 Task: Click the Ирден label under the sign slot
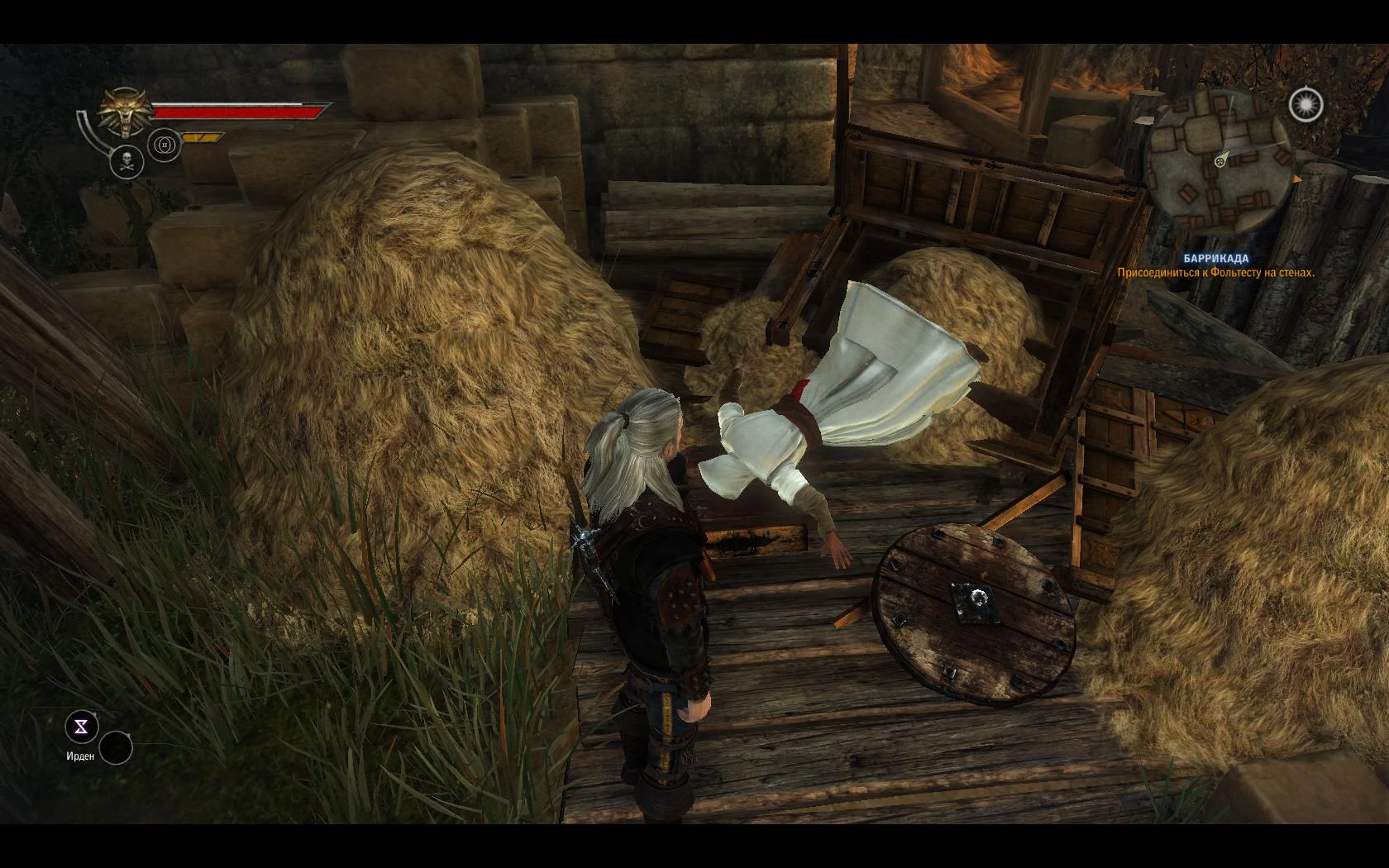click(79, 756)
